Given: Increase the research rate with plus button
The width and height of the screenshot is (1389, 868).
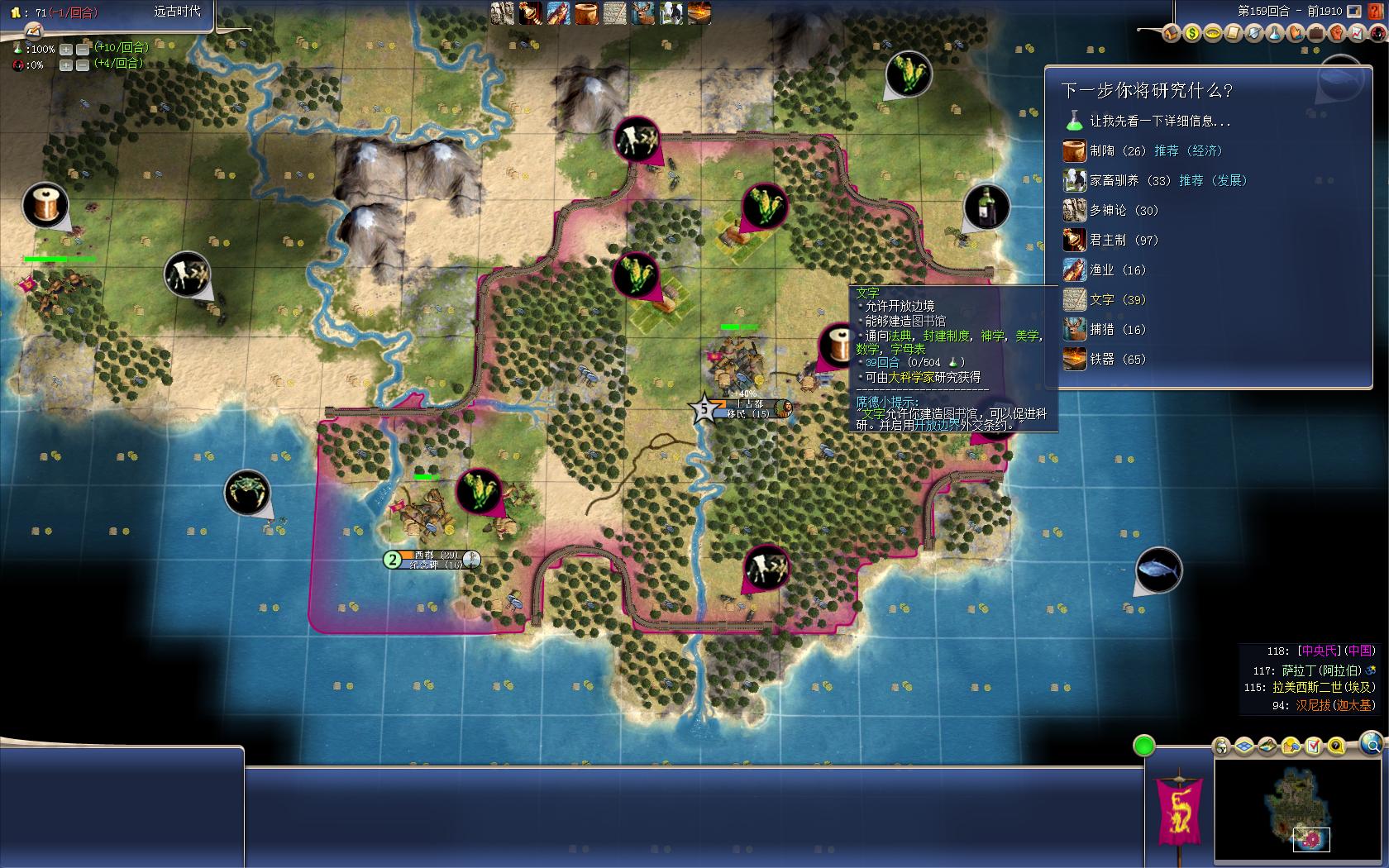Looking at the screenshot, I should 66,50.
